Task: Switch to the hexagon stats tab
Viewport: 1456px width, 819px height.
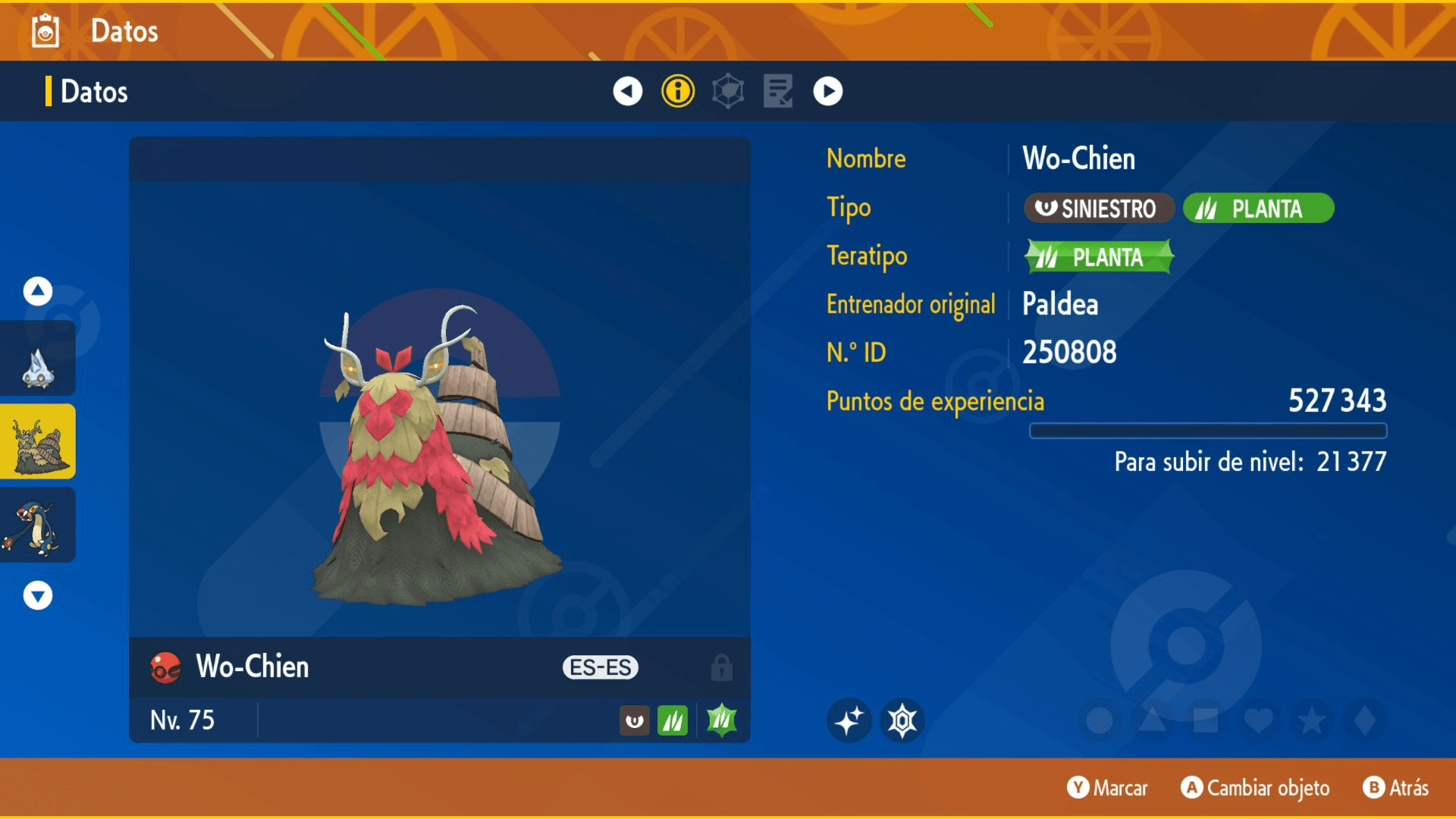Action: (728, 91)
